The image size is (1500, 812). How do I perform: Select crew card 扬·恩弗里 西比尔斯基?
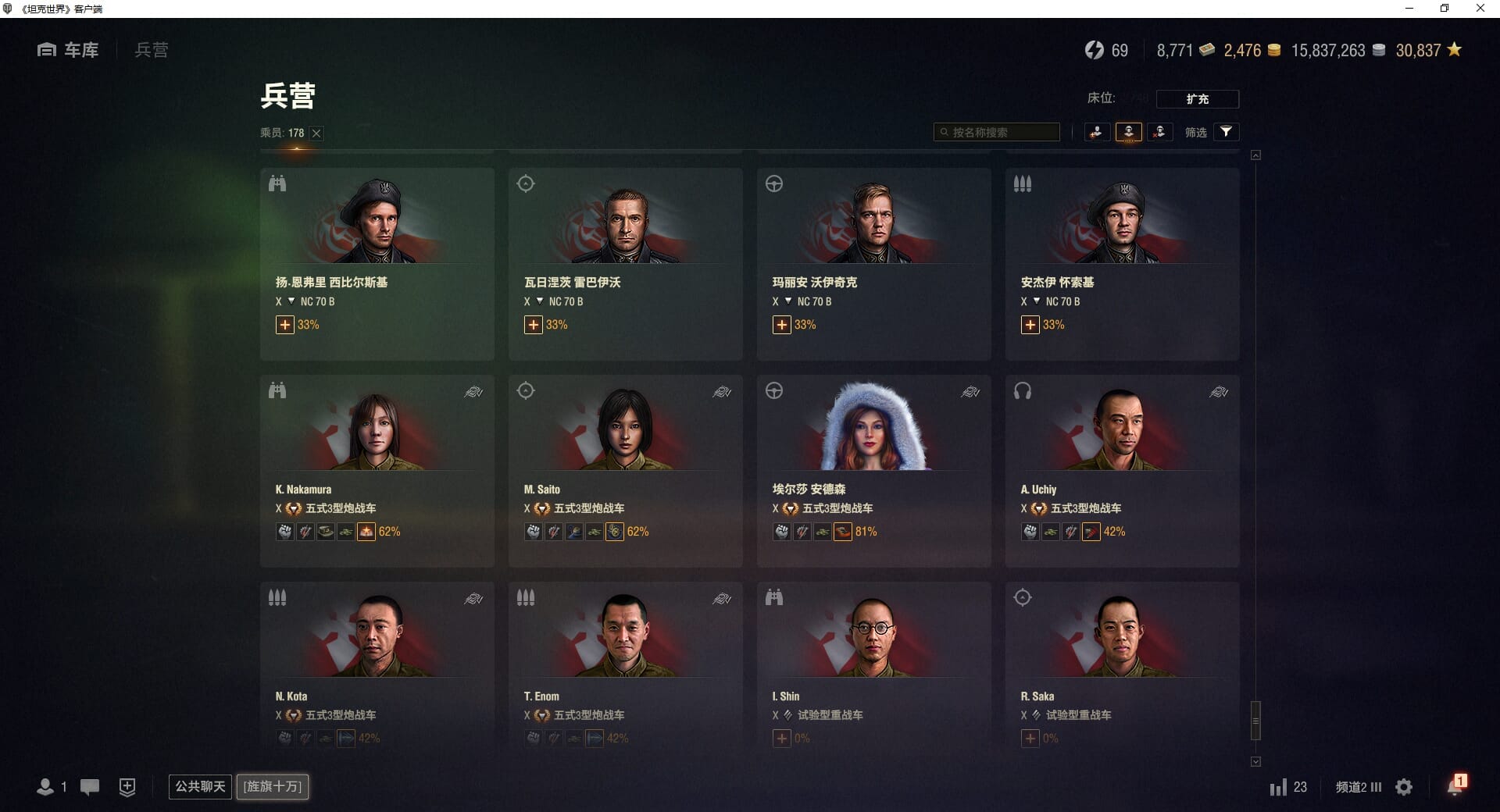pos(377,263)
